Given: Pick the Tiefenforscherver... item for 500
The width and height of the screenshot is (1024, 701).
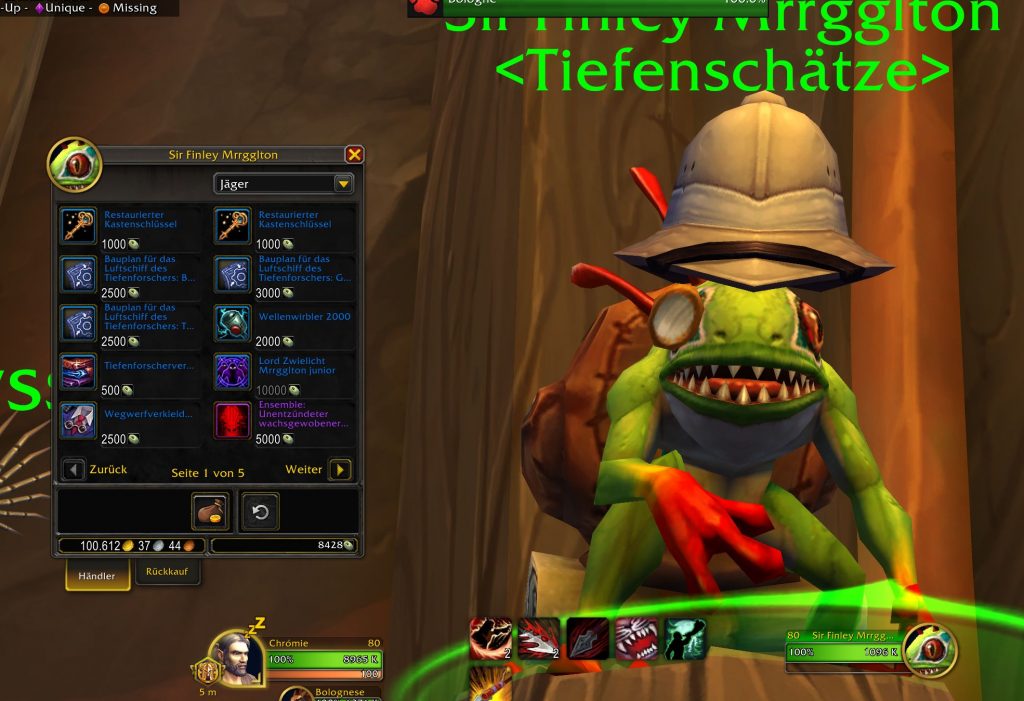Looking at the screenshot, I should coord(78,371).
